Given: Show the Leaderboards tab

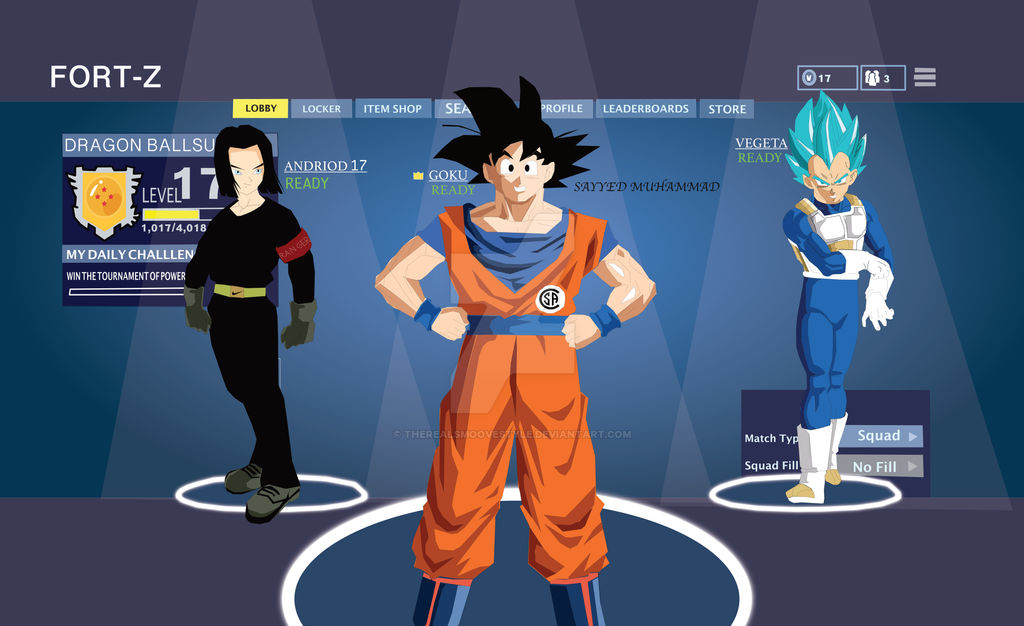Looking at the screenshot, I should point(645,109).
